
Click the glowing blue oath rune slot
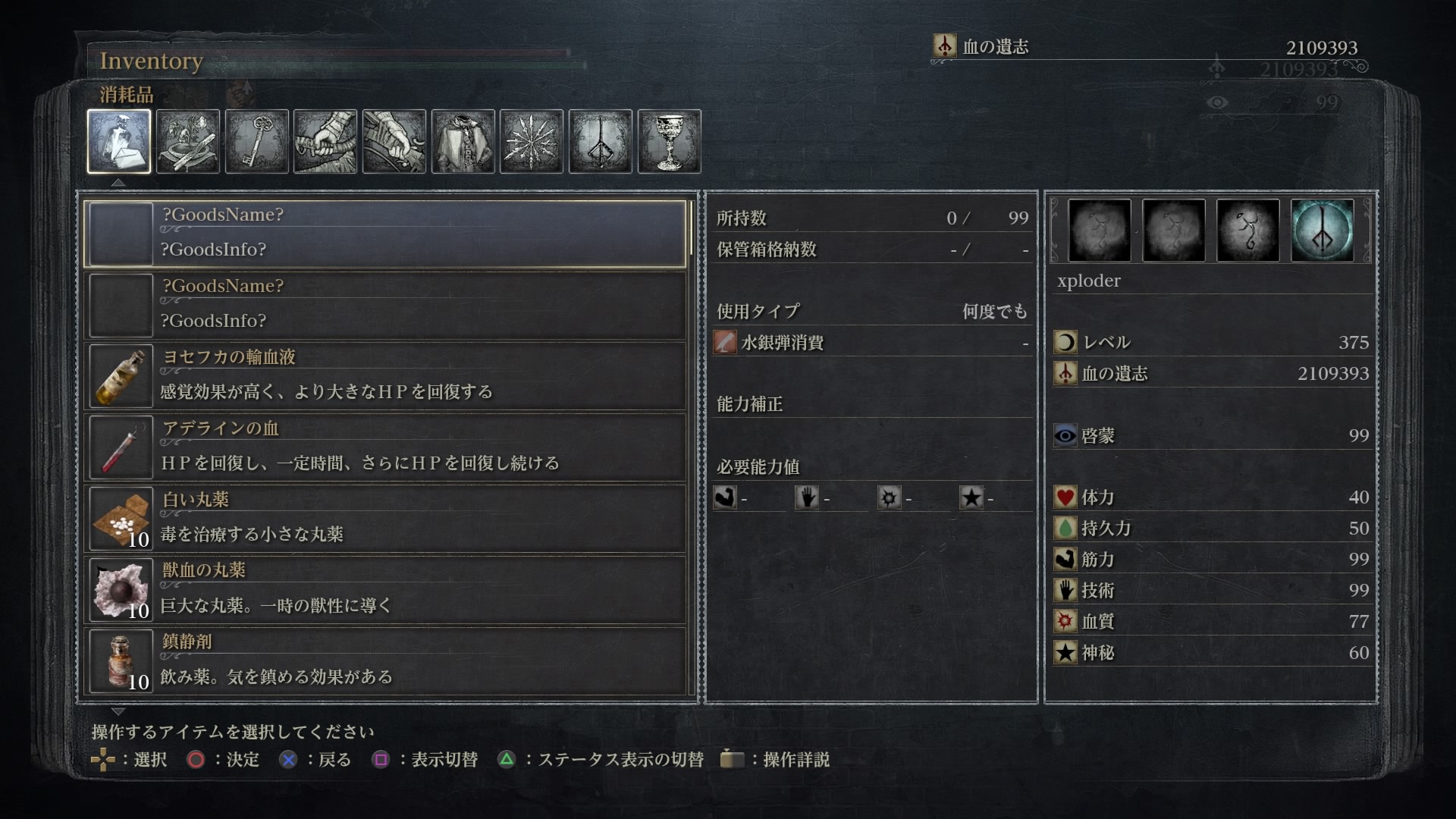pyautogui.click(x=1322, y=231)
